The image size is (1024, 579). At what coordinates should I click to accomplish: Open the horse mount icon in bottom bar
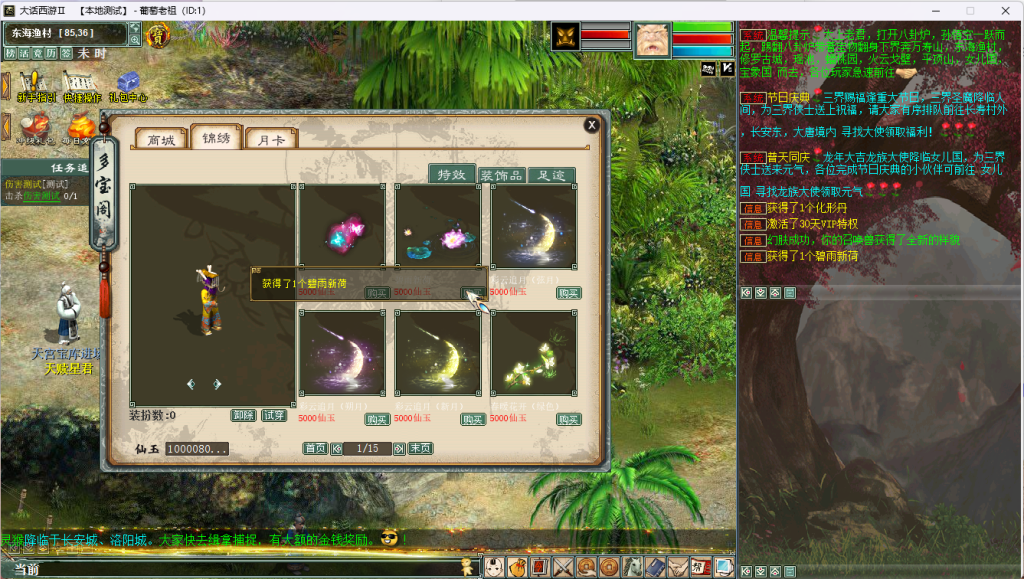coord(632,567)
